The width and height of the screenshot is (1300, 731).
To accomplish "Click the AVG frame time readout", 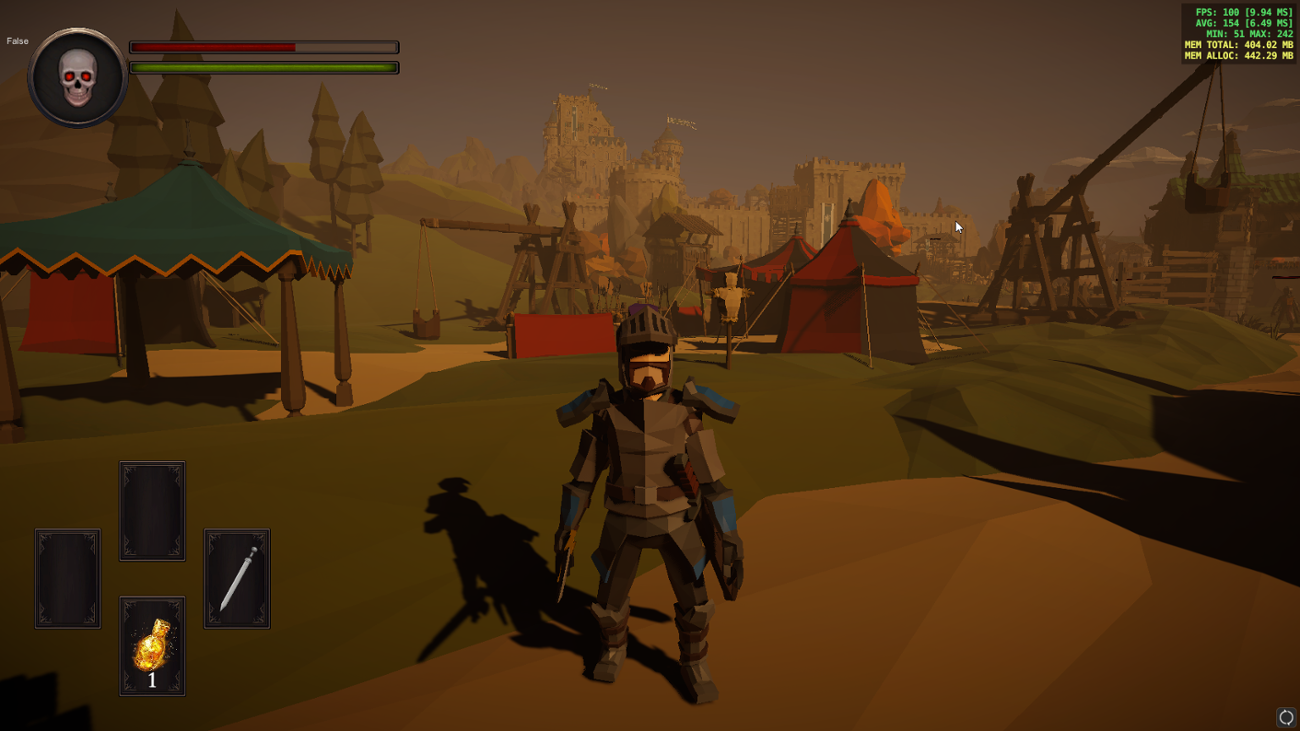I will tap(1243, 24).
